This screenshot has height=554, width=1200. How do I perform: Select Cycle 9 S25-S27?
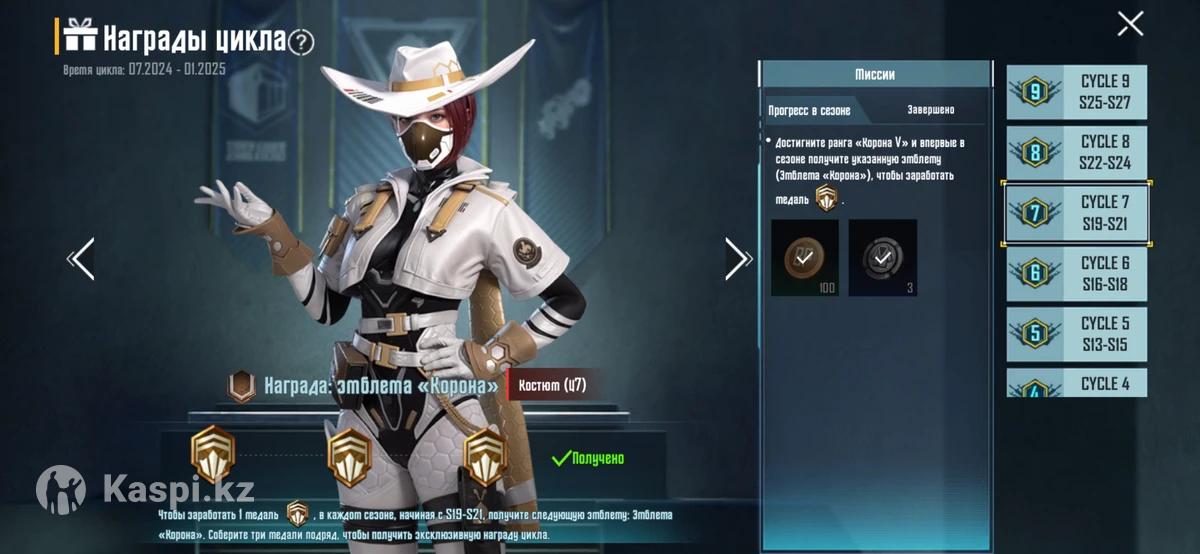pos(1077,92)
